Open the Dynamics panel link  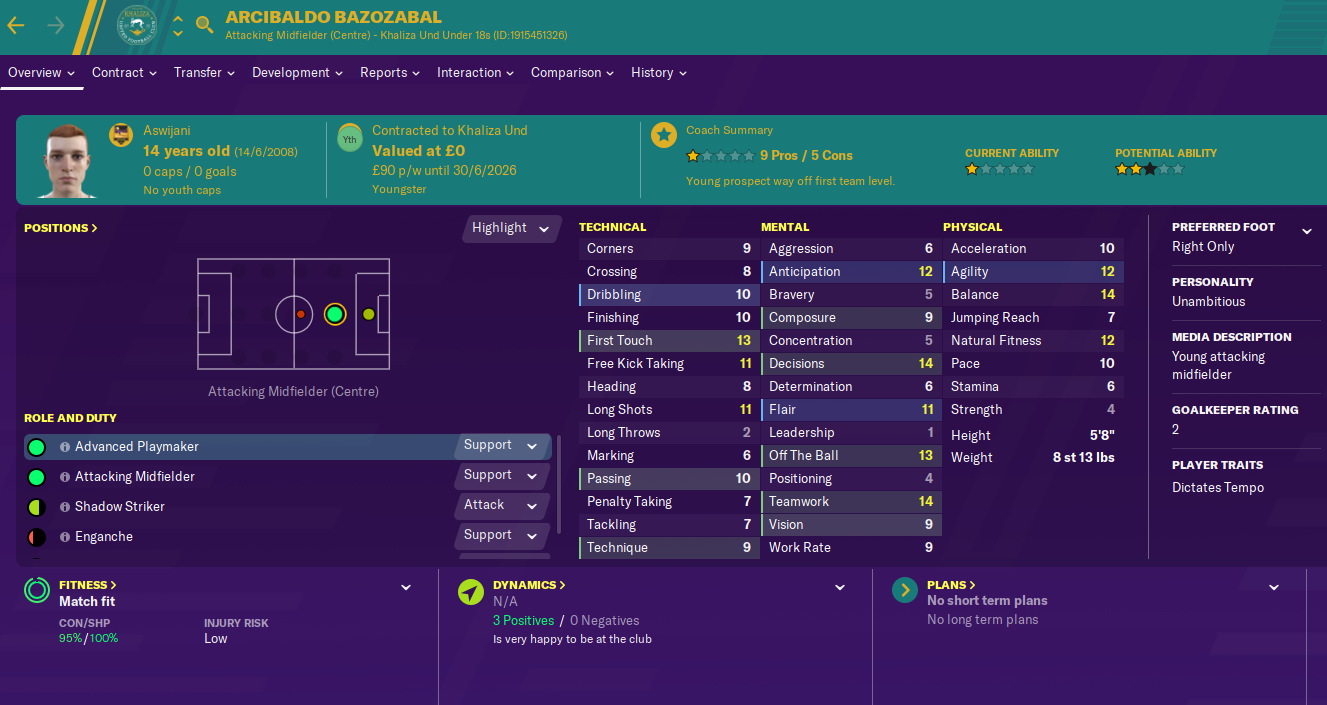pos(529,585)
